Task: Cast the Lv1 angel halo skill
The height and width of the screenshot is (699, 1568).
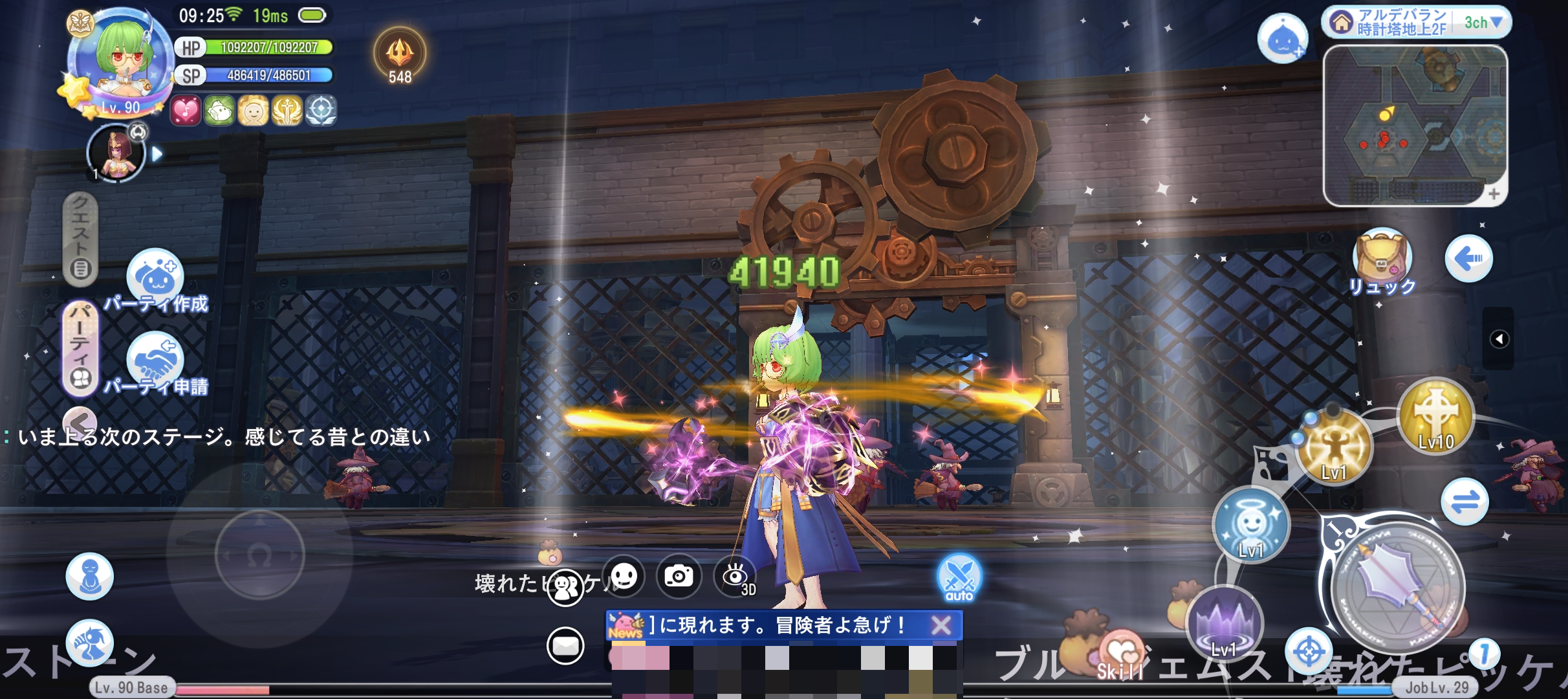Action: [x=1250, y=524]
